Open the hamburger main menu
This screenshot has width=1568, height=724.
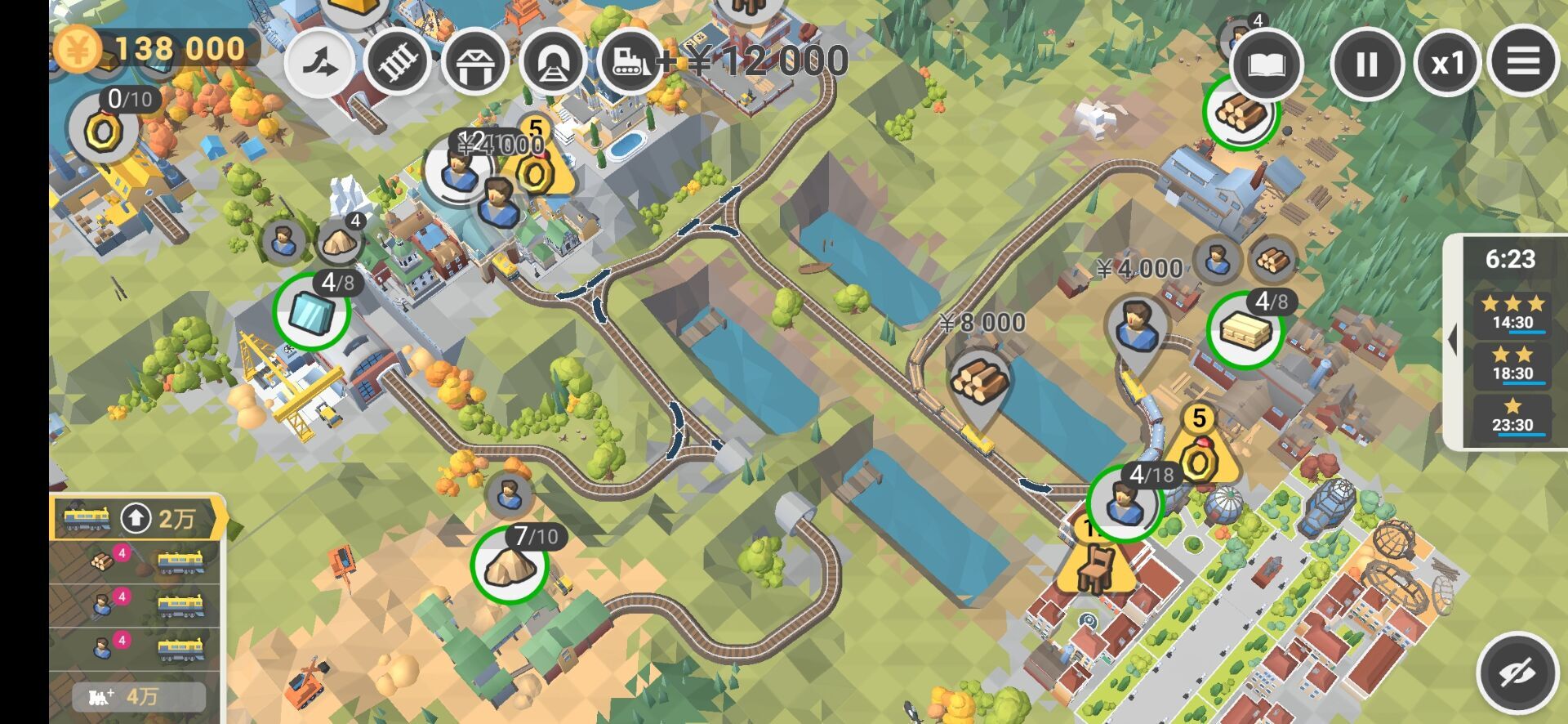pyautogui.click(x=1523, y=62)
